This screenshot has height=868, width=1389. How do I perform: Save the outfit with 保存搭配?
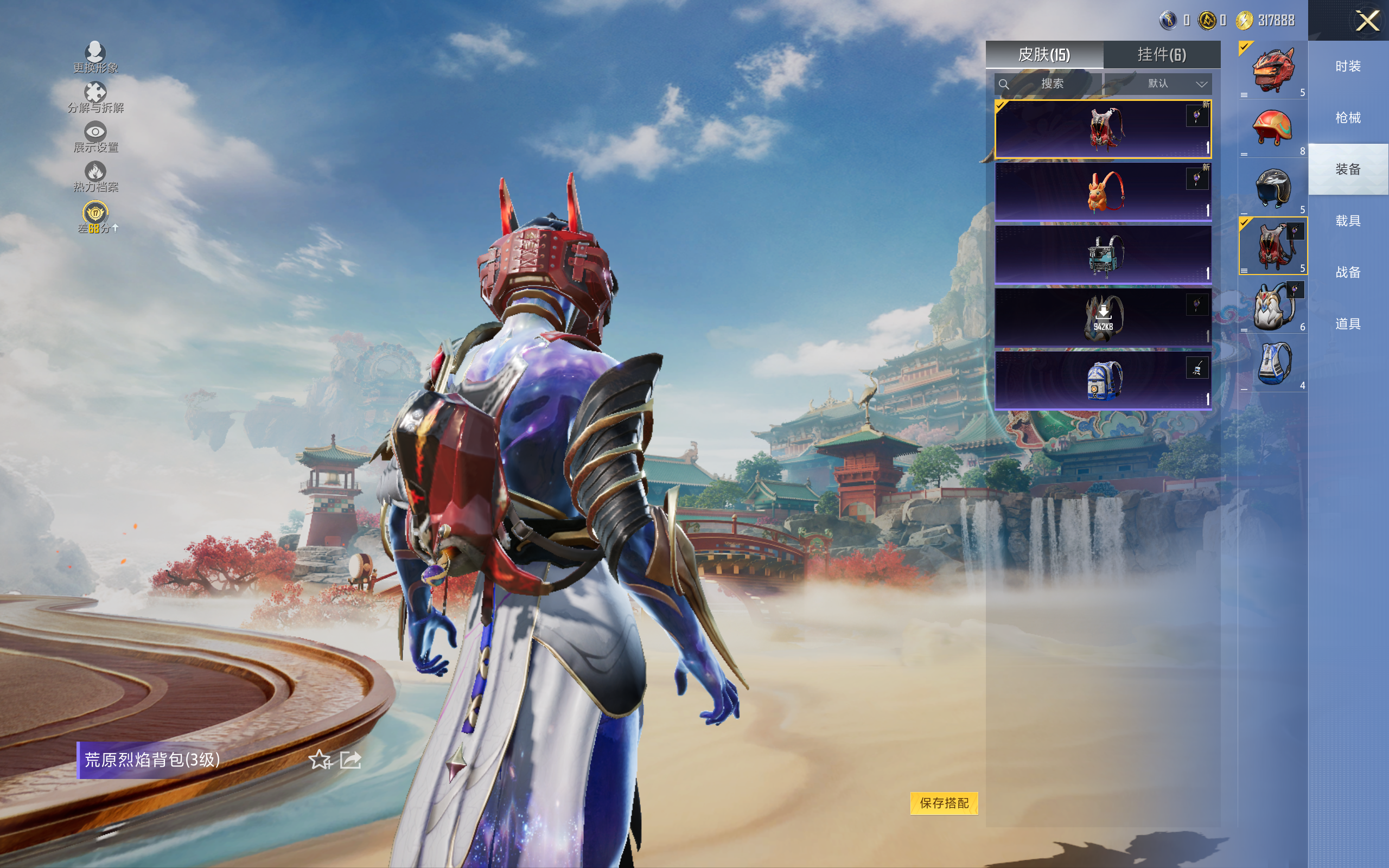(x=944, y=802)
